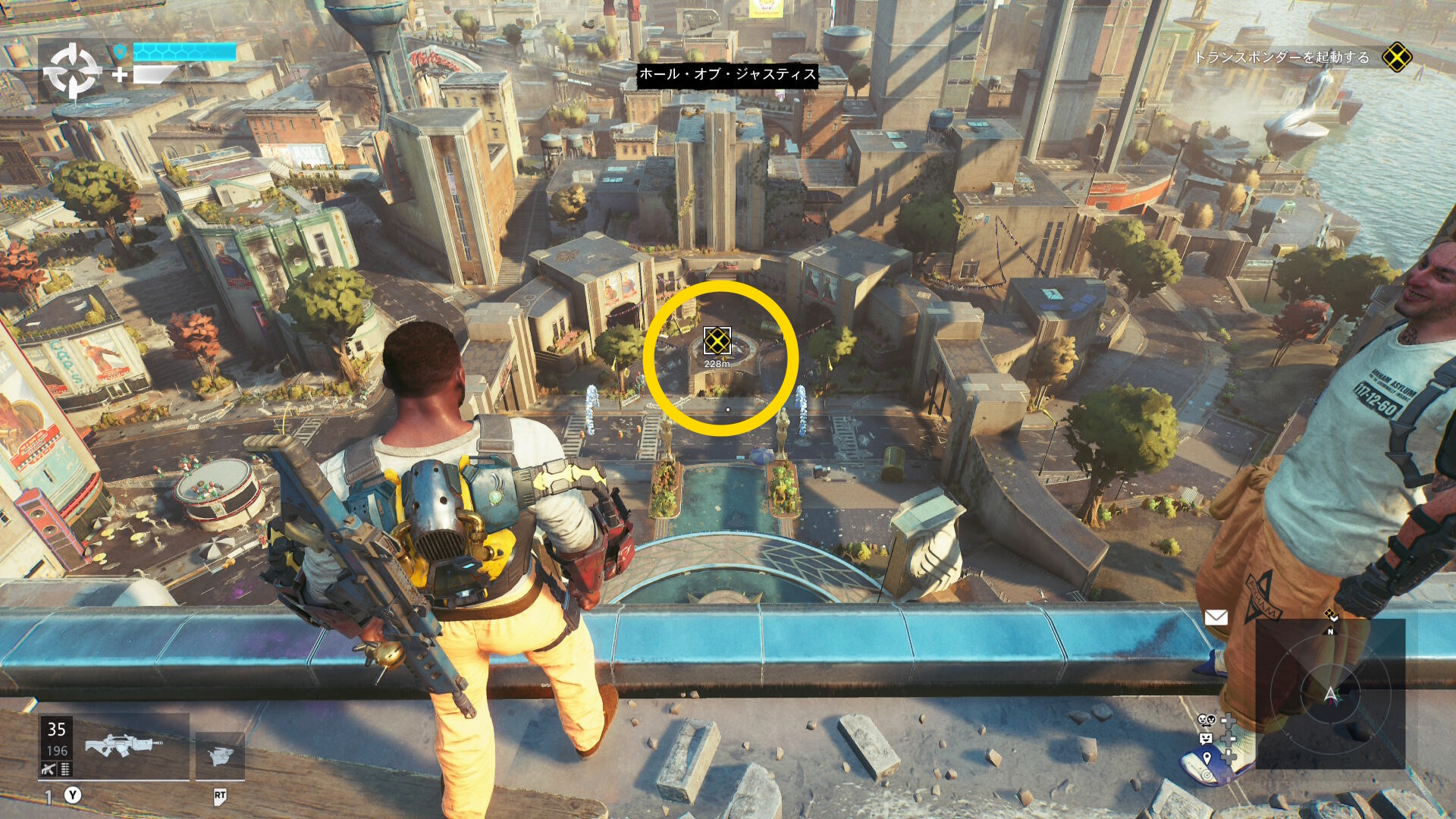Click the yellow objective marker above the minimap
The image size is (1456, 819).
pos(1330,615)
